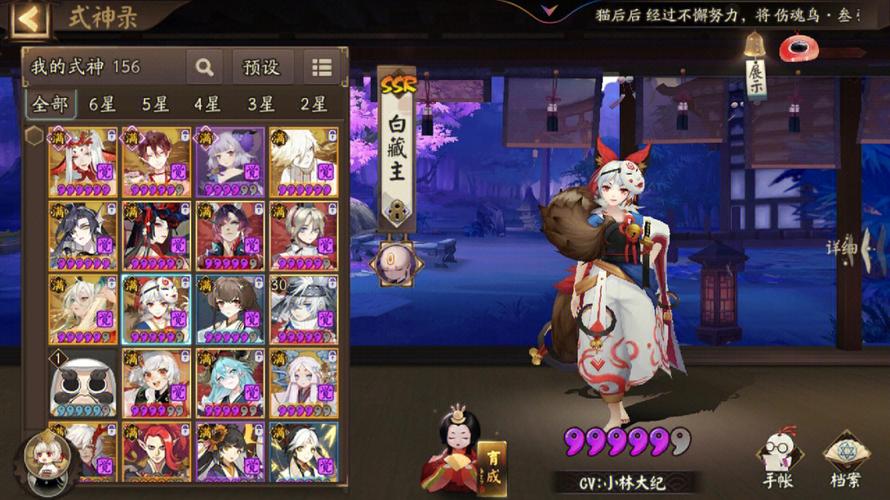
Task: Click the 展示 display bell tag
Action: coord(755,68)
